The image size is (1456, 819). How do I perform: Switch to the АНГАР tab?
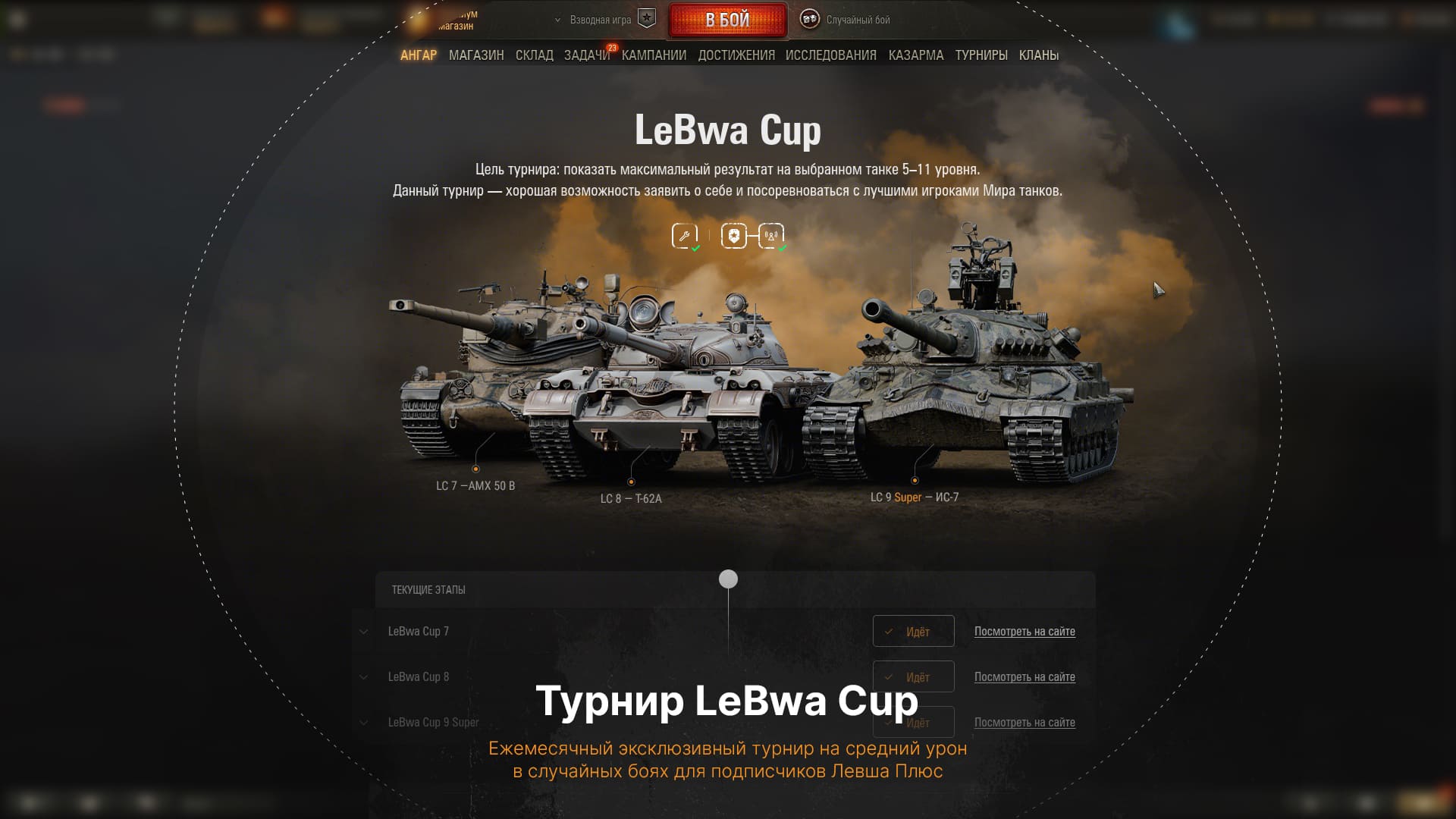coord(419,55)
